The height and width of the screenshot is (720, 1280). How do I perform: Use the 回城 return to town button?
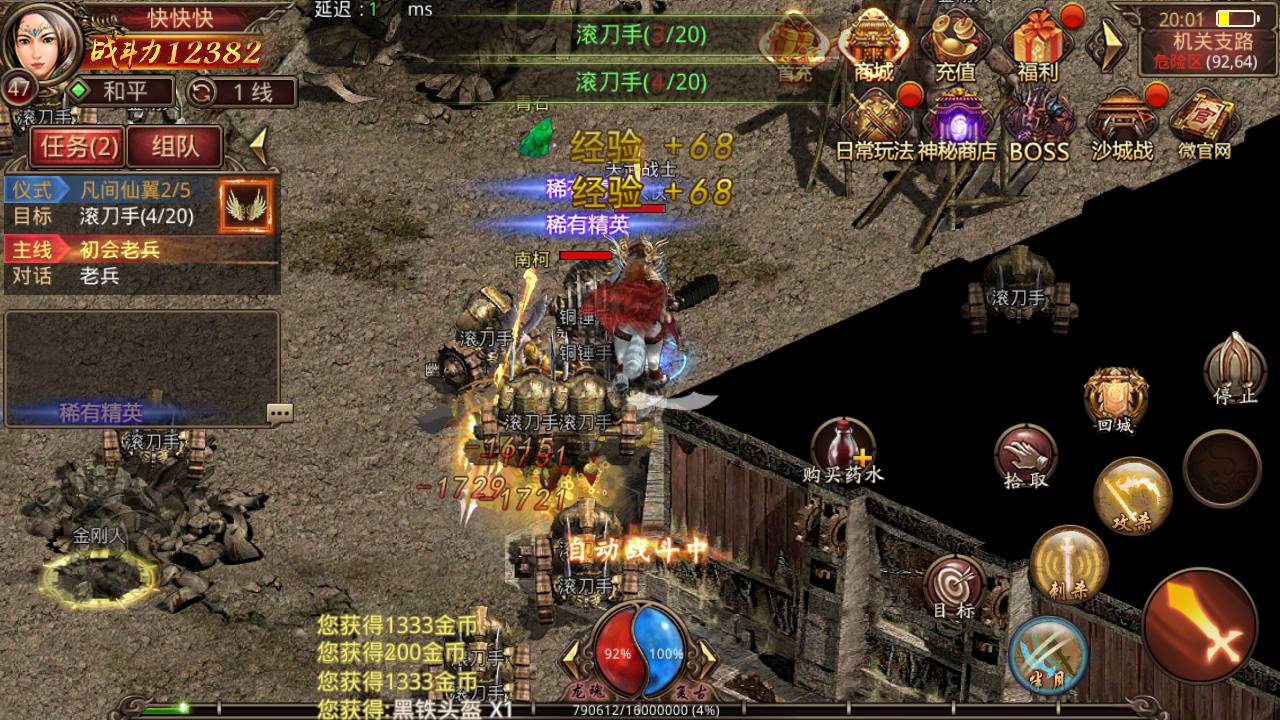[x=1114, y=398]
